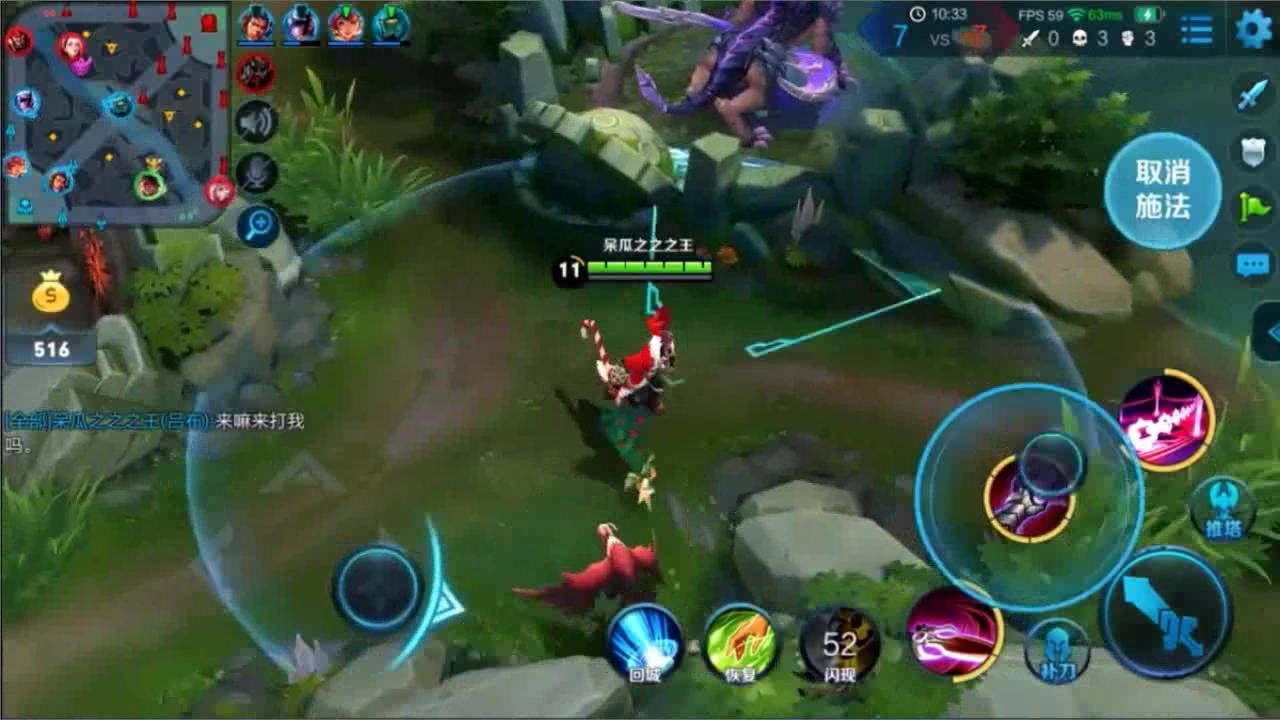Click the minimap
This screenshot has height=720, width=1280.
tap(116, 112)
